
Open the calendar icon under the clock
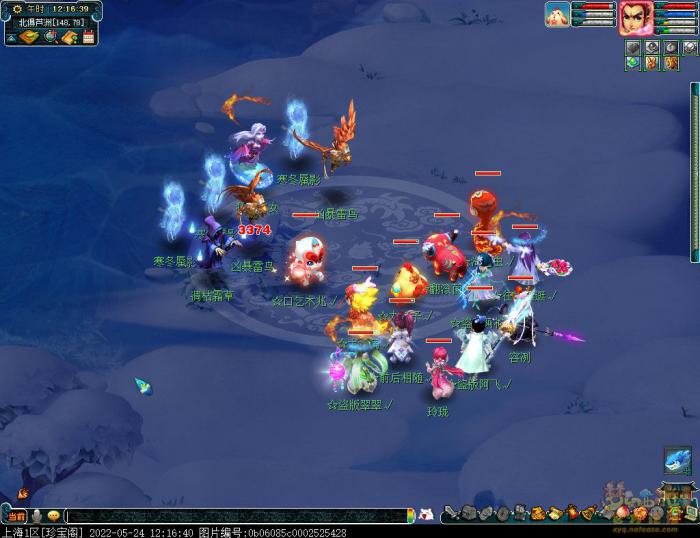[88, 38]
